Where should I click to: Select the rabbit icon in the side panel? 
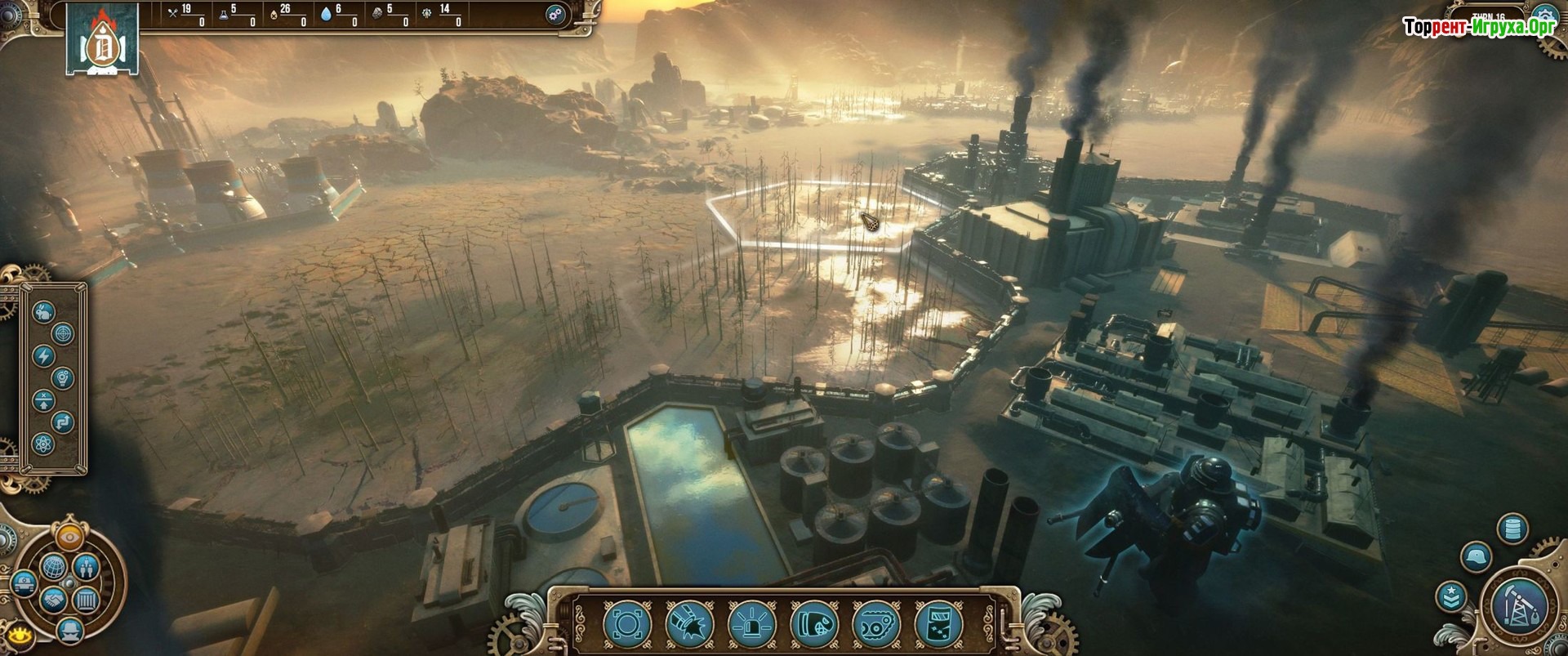pyautogui.click(x=44, y=310)
